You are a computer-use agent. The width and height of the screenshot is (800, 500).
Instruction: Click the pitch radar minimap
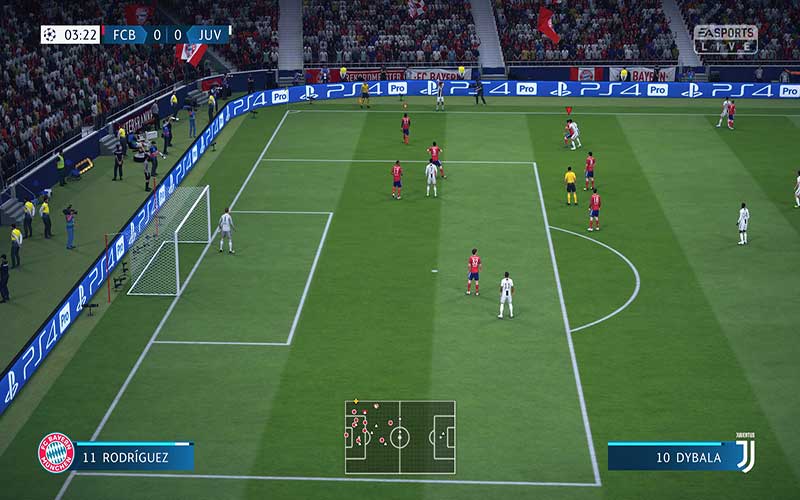tap(400, 437)
